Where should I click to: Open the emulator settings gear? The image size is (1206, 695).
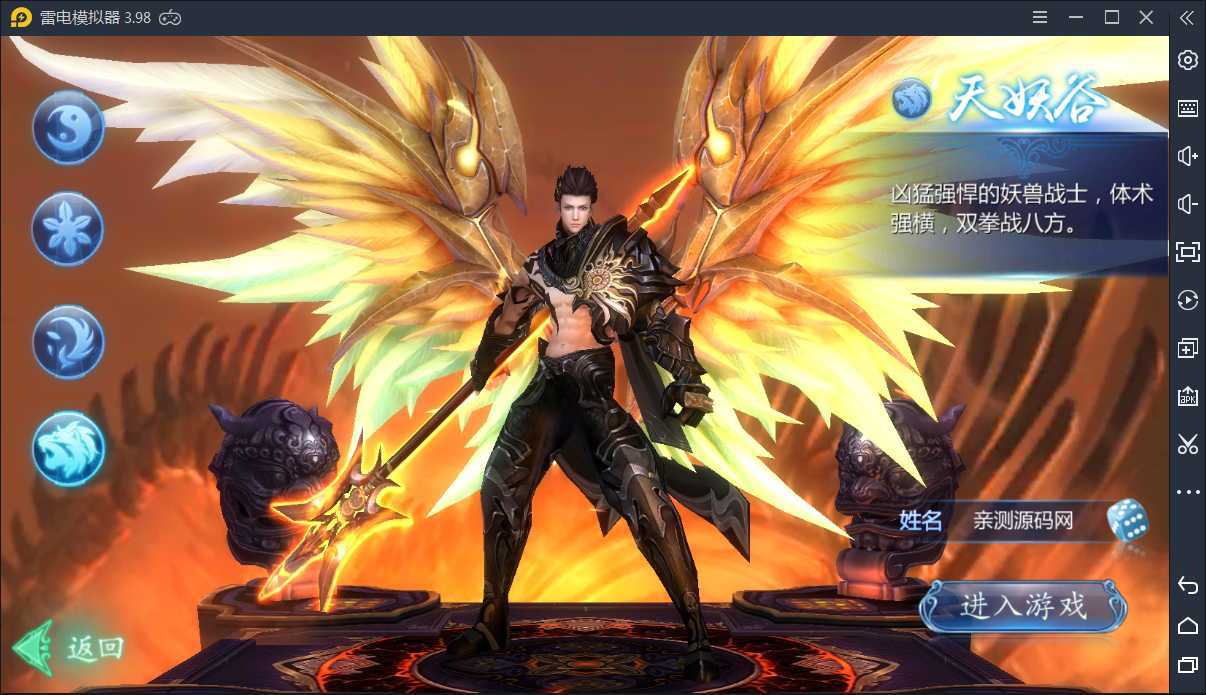coord(1188,60)
